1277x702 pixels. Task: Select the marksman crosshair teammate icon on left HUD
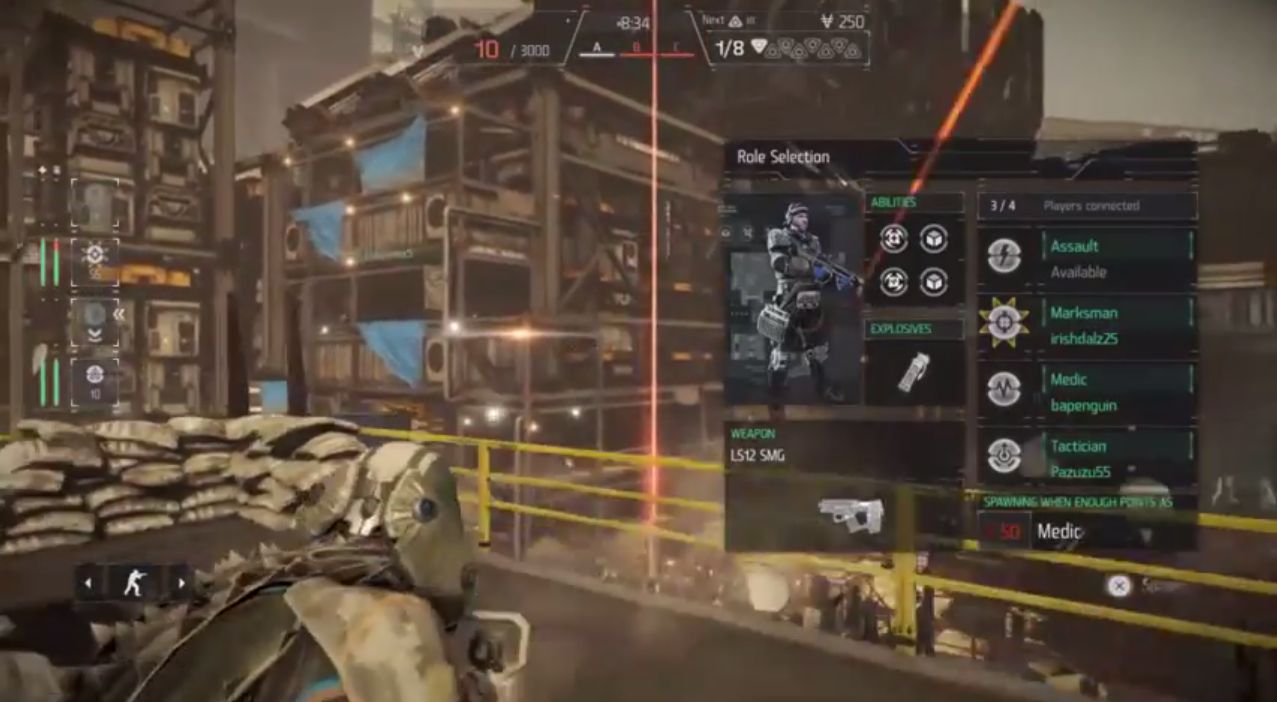point(95,260)
